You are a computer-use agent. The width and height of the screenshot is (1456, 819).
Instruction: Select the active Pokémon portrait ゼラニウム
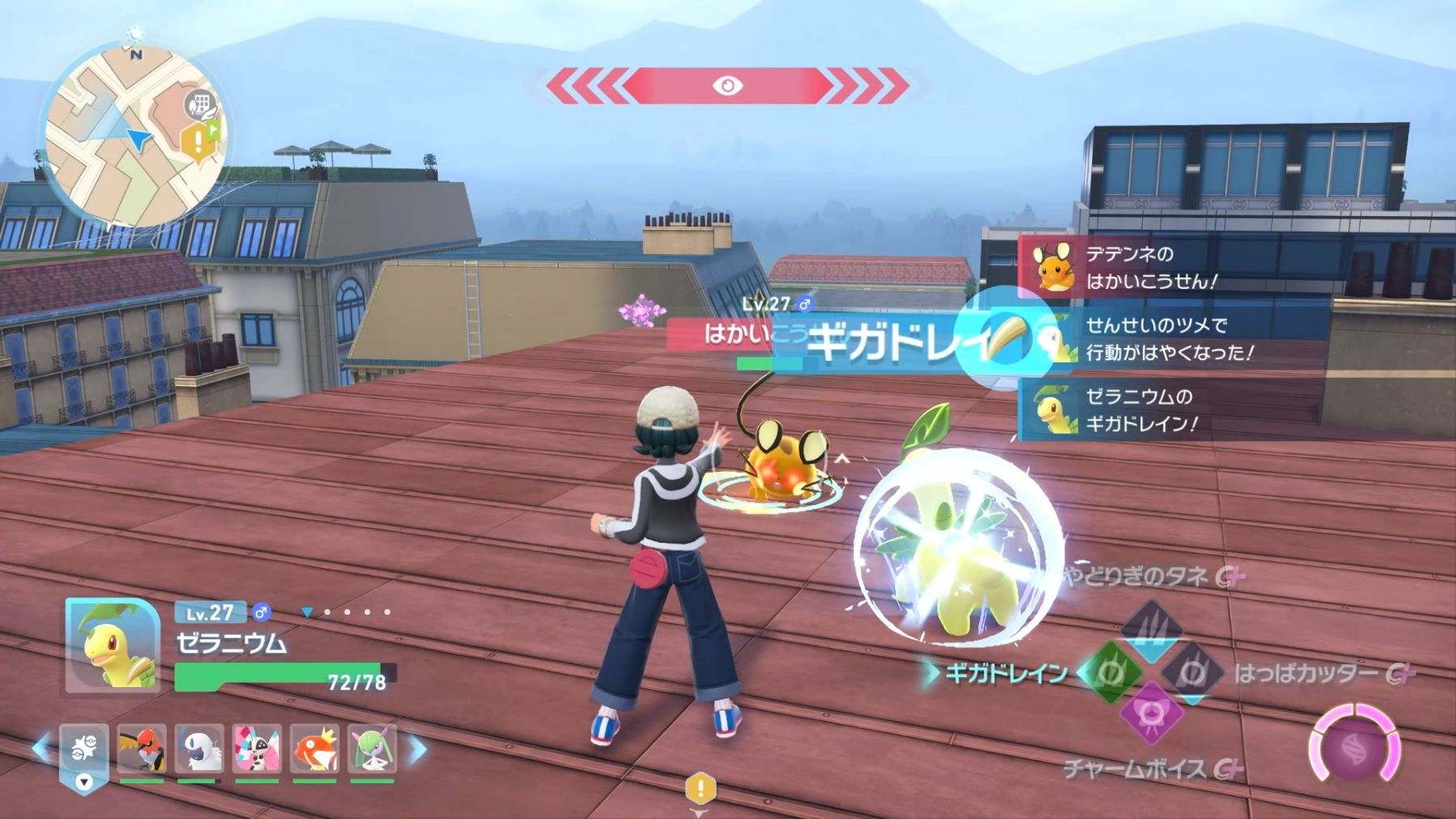pyautogui.click(x=112, y=645)
